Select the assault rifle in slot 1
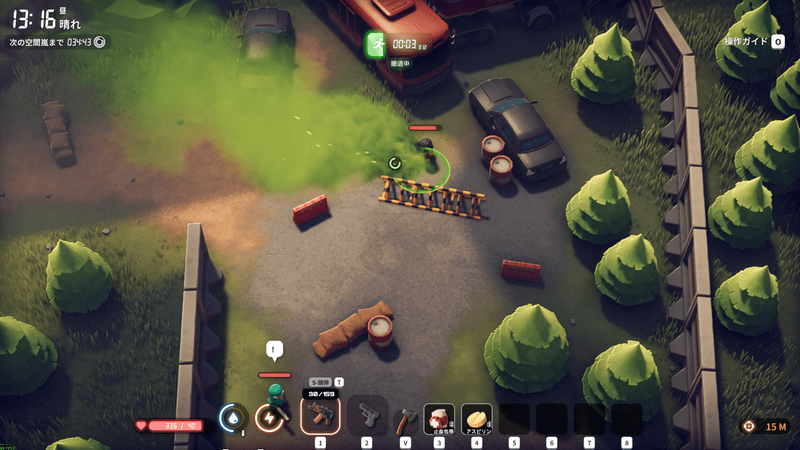Image resolution: width=800 pixels, height=450 pixels. pyautogui.click(x=320, y=415)
